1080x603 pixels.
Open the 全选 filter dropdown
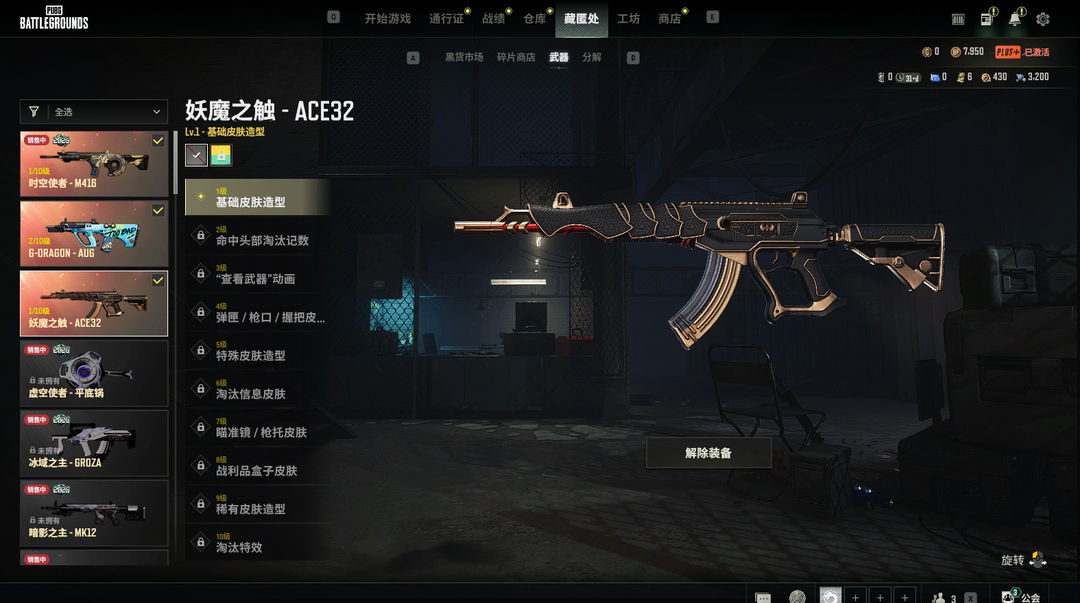(x=94, y=112)
